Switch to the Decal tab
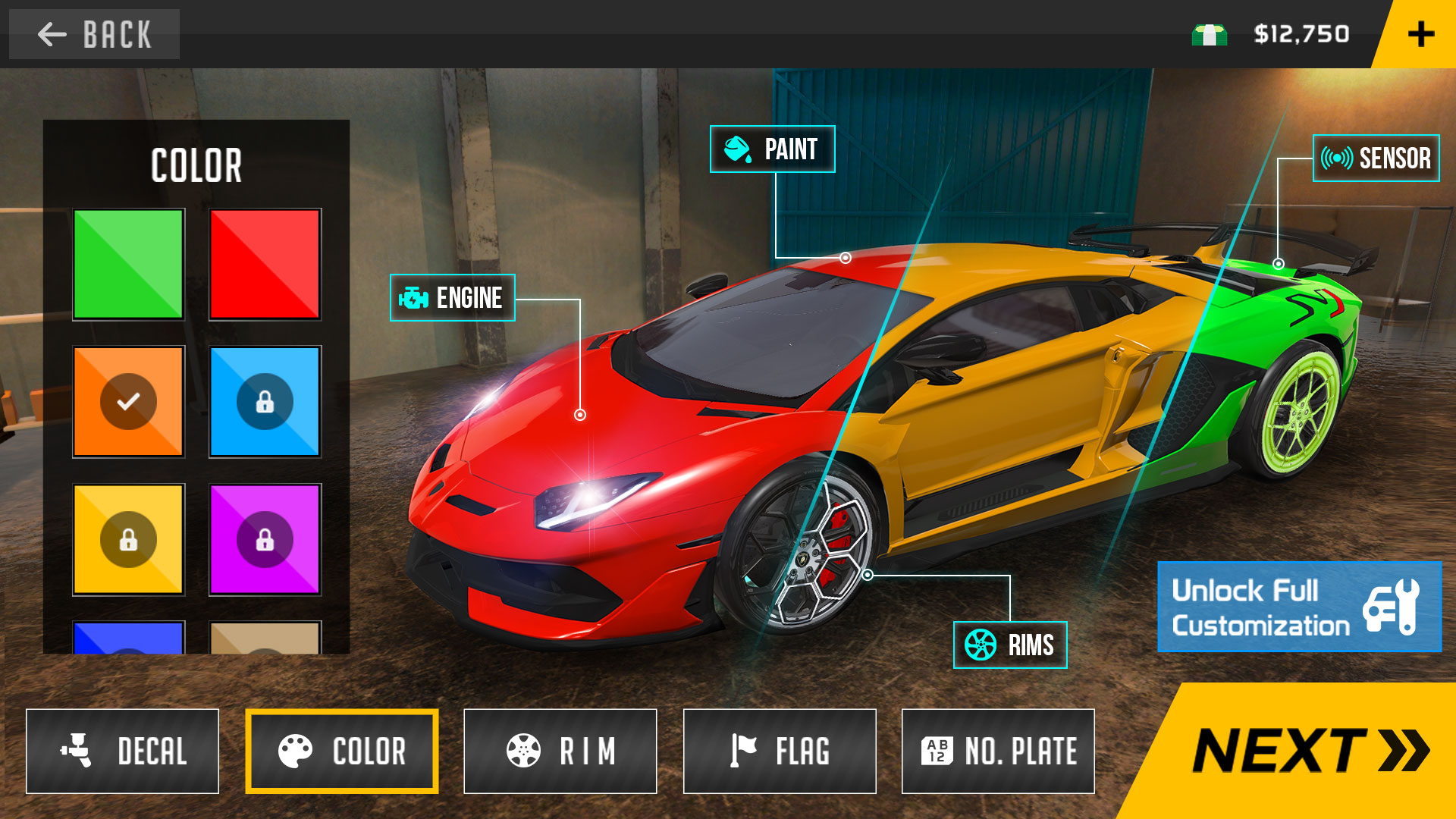The height and width of the screenshot is (819, 1456). point(123,751)
